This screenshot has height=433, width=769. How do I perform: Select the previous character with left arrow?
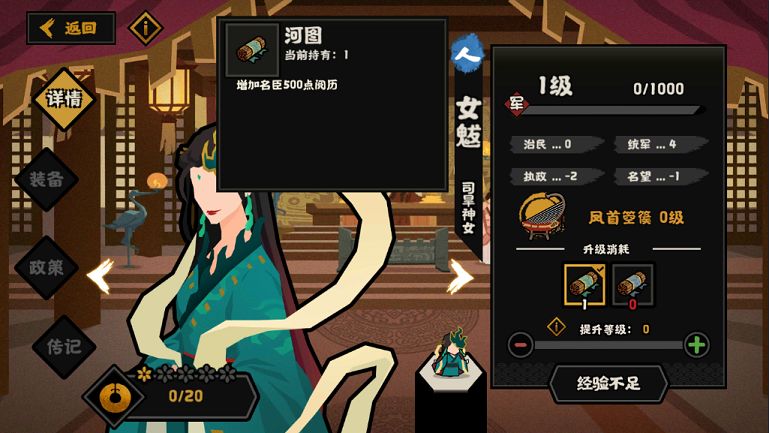(x=100, y=276)
